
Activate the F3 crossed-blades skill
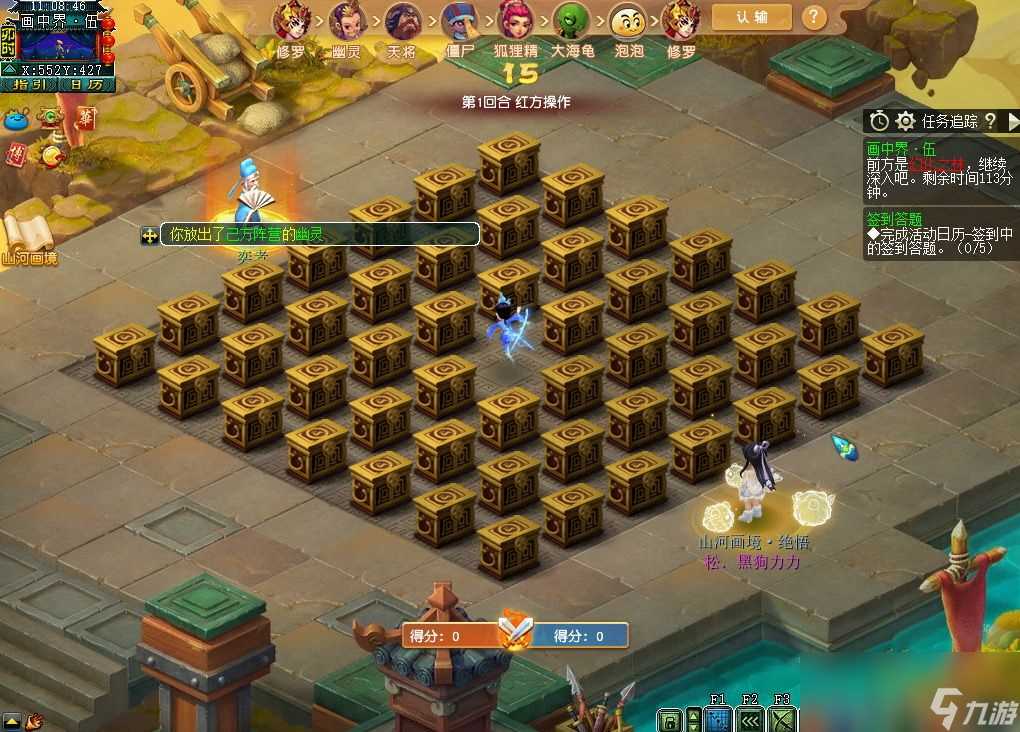click(783, 719)
